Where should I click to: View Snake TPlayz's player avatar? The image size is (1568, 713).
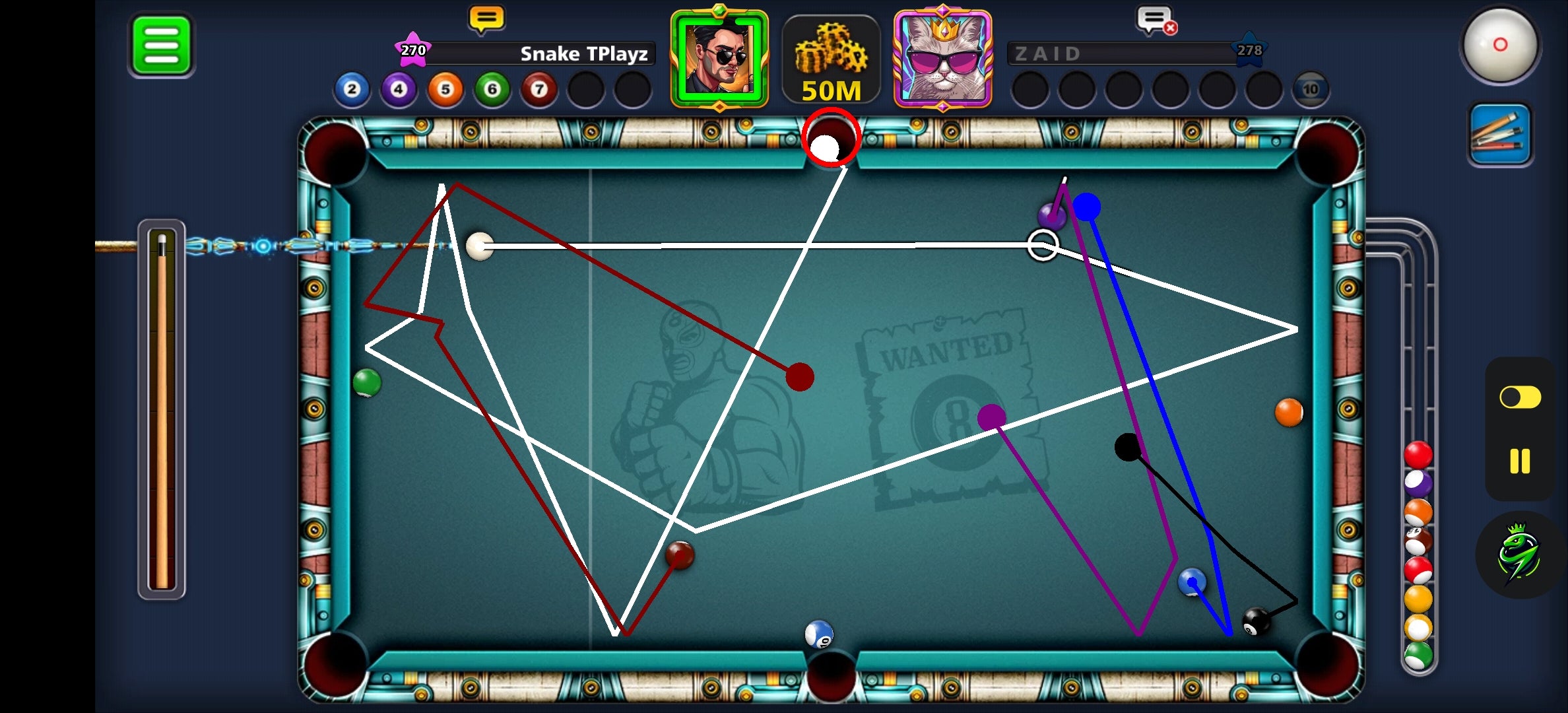click(719, 58)
